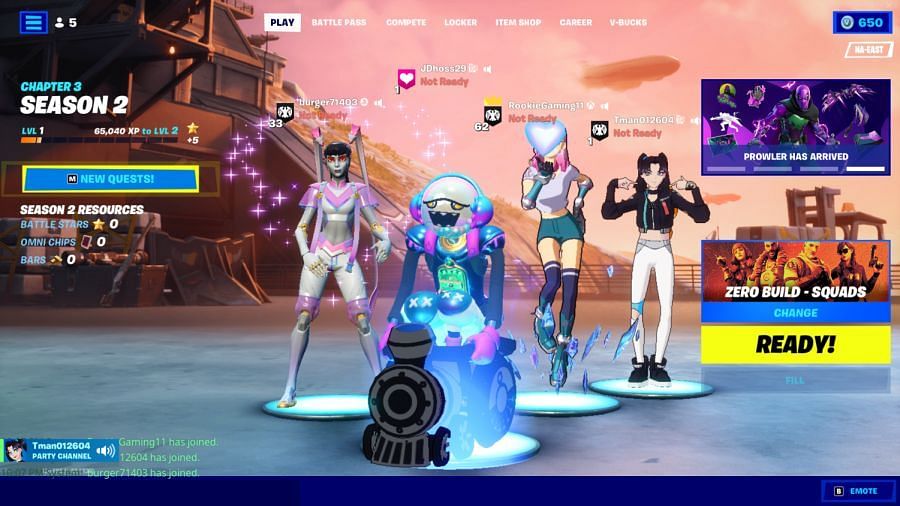Open the V-Bucks tab
900x506 pixels.
click(x=628, y=22)
